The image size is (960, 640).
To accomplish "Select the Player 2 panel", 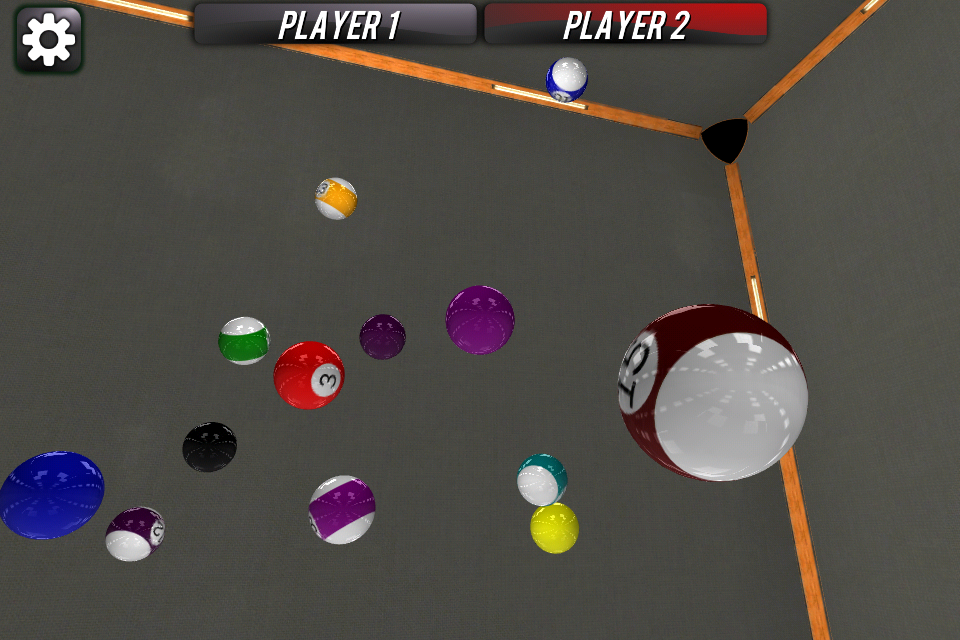I will click(x=626, y=24).
